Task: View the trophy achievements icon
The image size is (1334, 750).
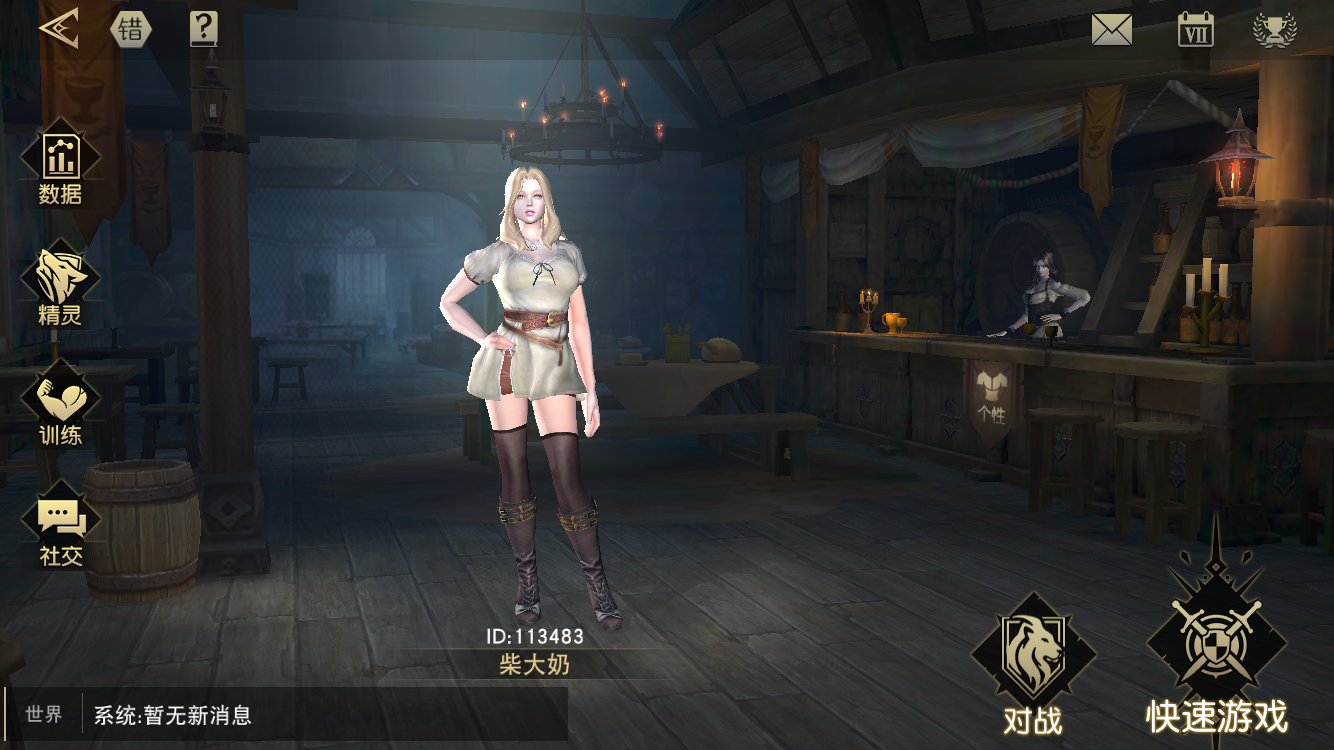Action: pos(1275,29)
